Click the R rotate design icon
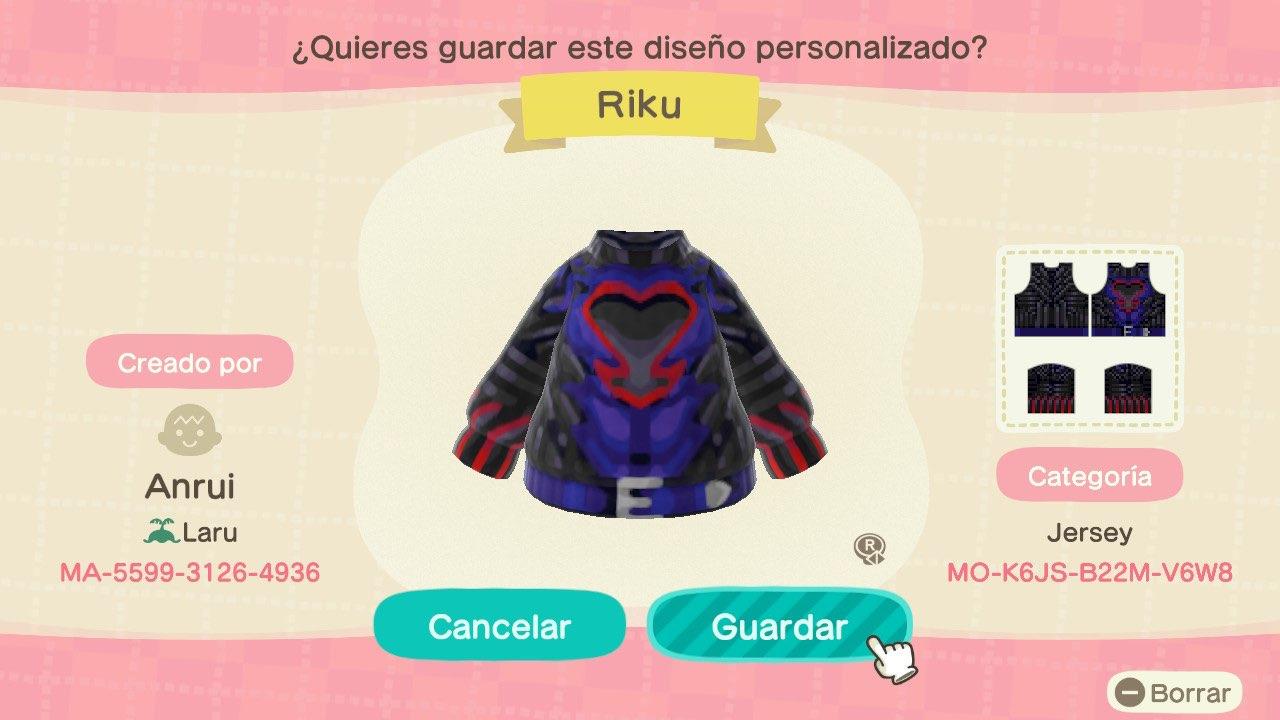The image size is (1280, 720). tap(872, 551)
